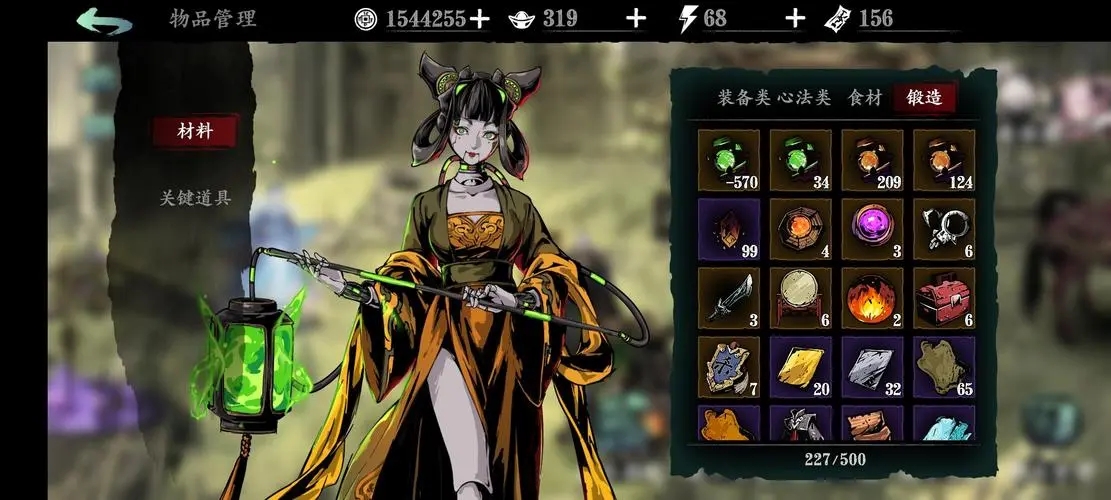1111x500 pixels.
Task: Switch to the 心法类 tab
Action: [x=803, y=97]
